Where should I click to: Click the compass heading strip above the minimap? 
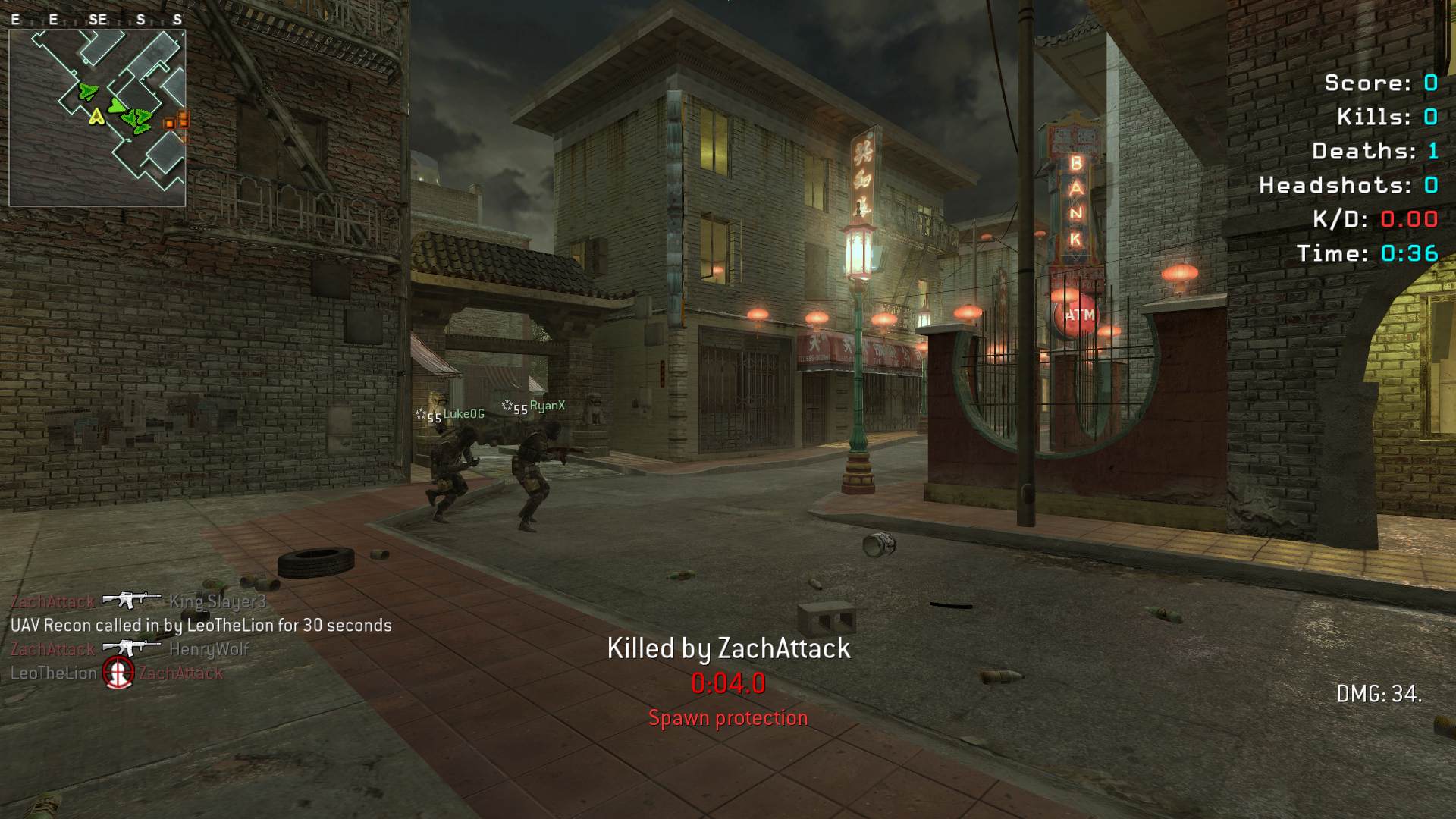[x=97, y=20]
